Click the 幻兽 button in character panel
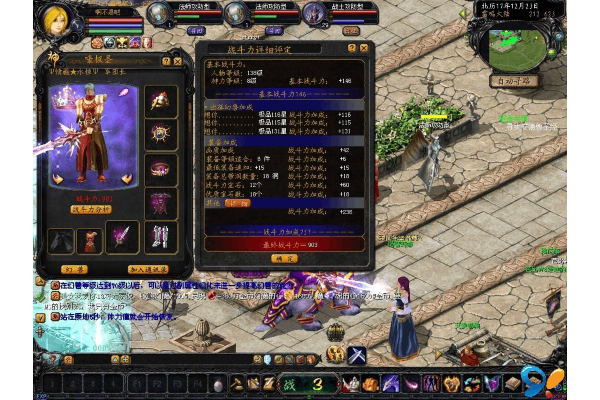 point(74,268)
